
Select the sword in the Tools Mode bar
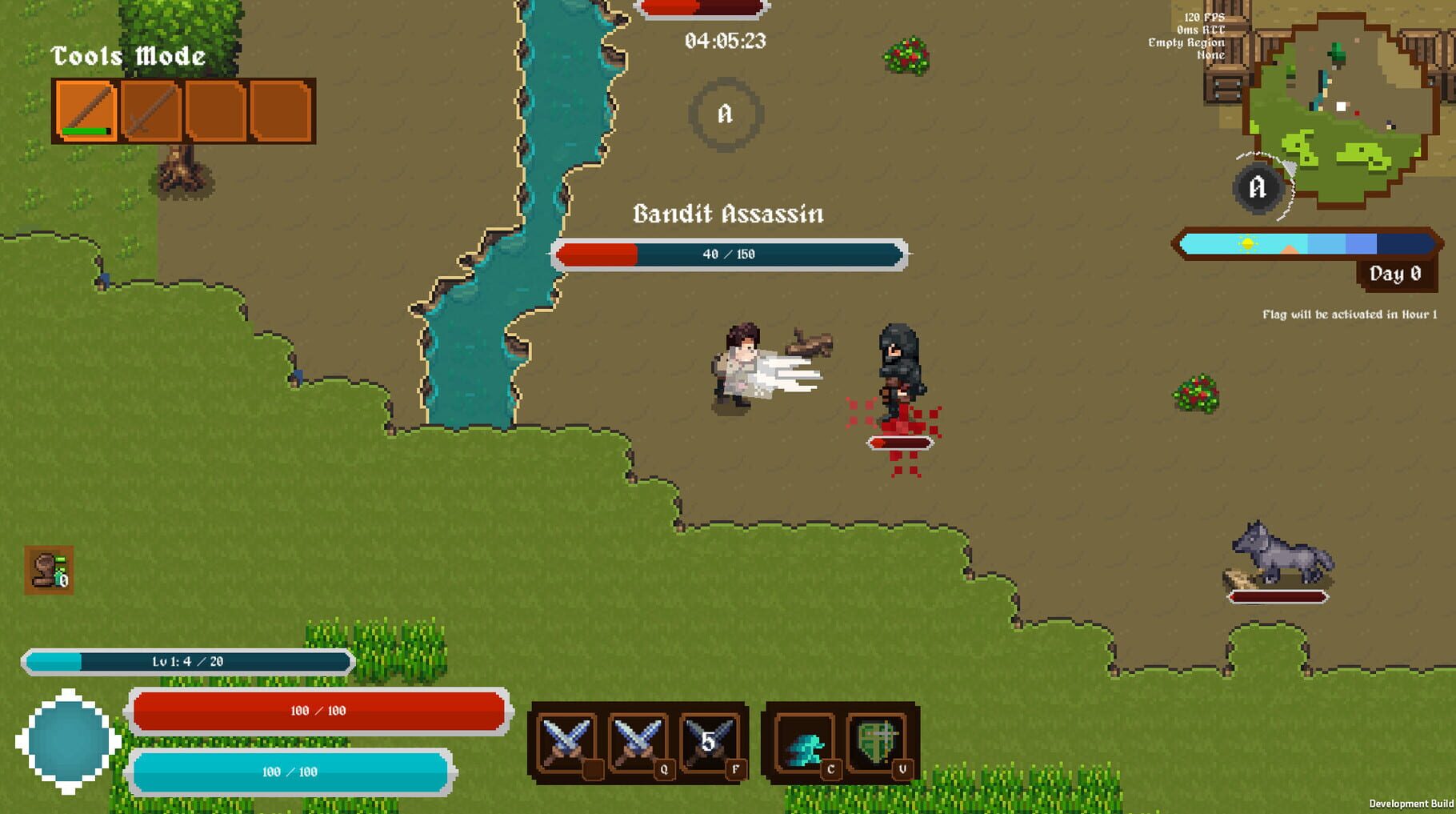point(152,110)
